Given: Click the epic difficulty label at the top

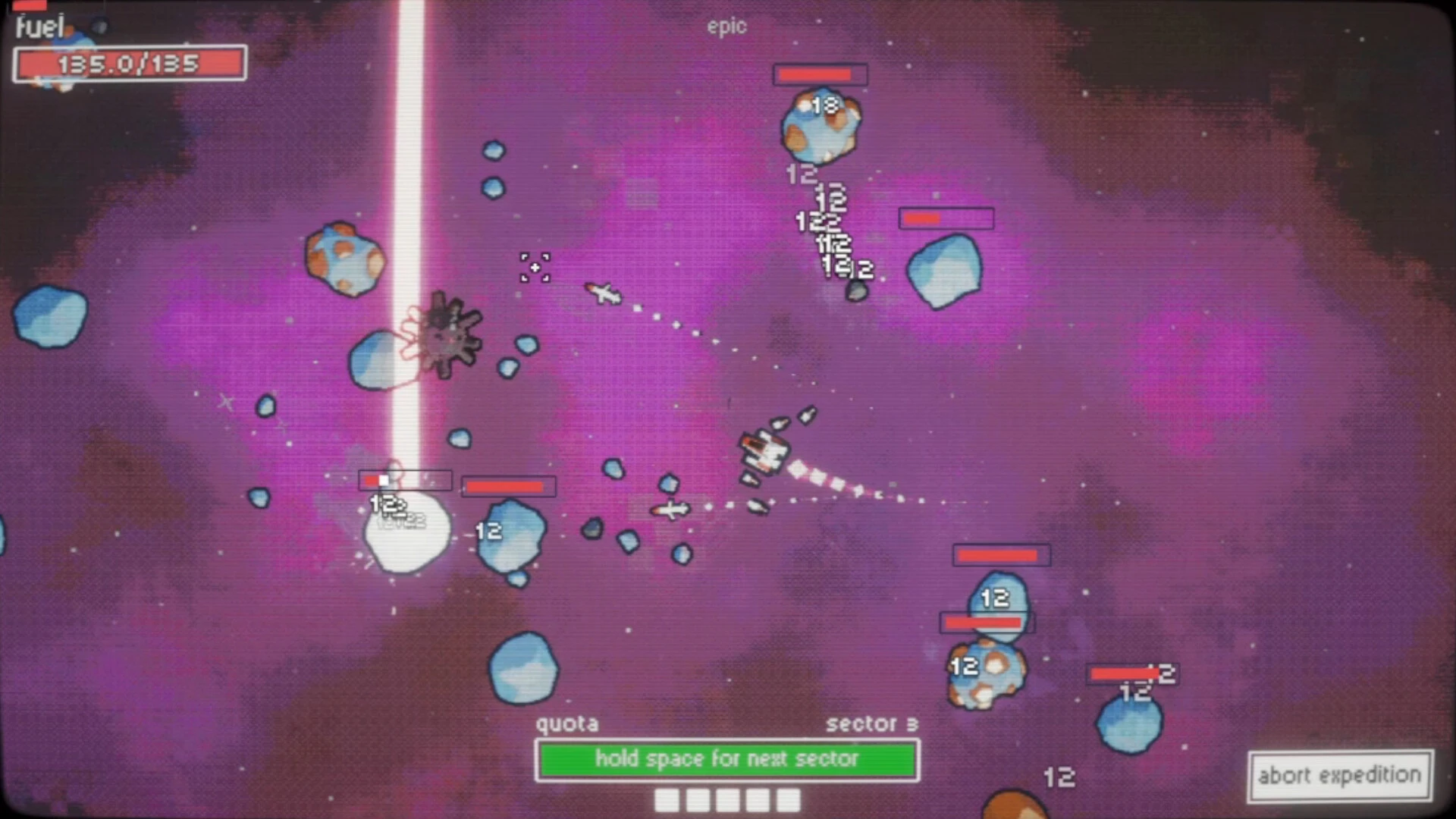Looking at the screenshot, I should click(x=727, y=27).
